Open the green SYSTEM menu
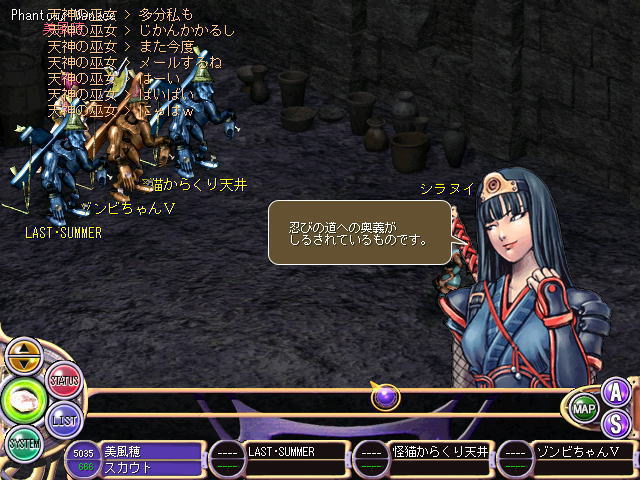Image resolution: width=640 pixels, height=481 pixels. click(24, 442)
